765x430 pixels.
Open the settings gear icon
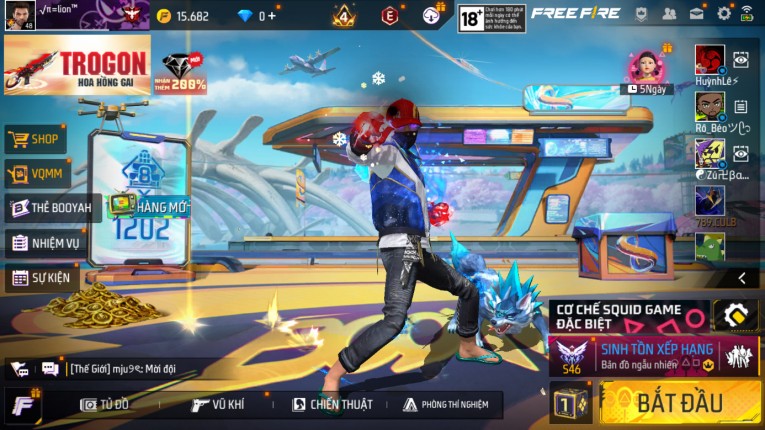click(723, 13)
